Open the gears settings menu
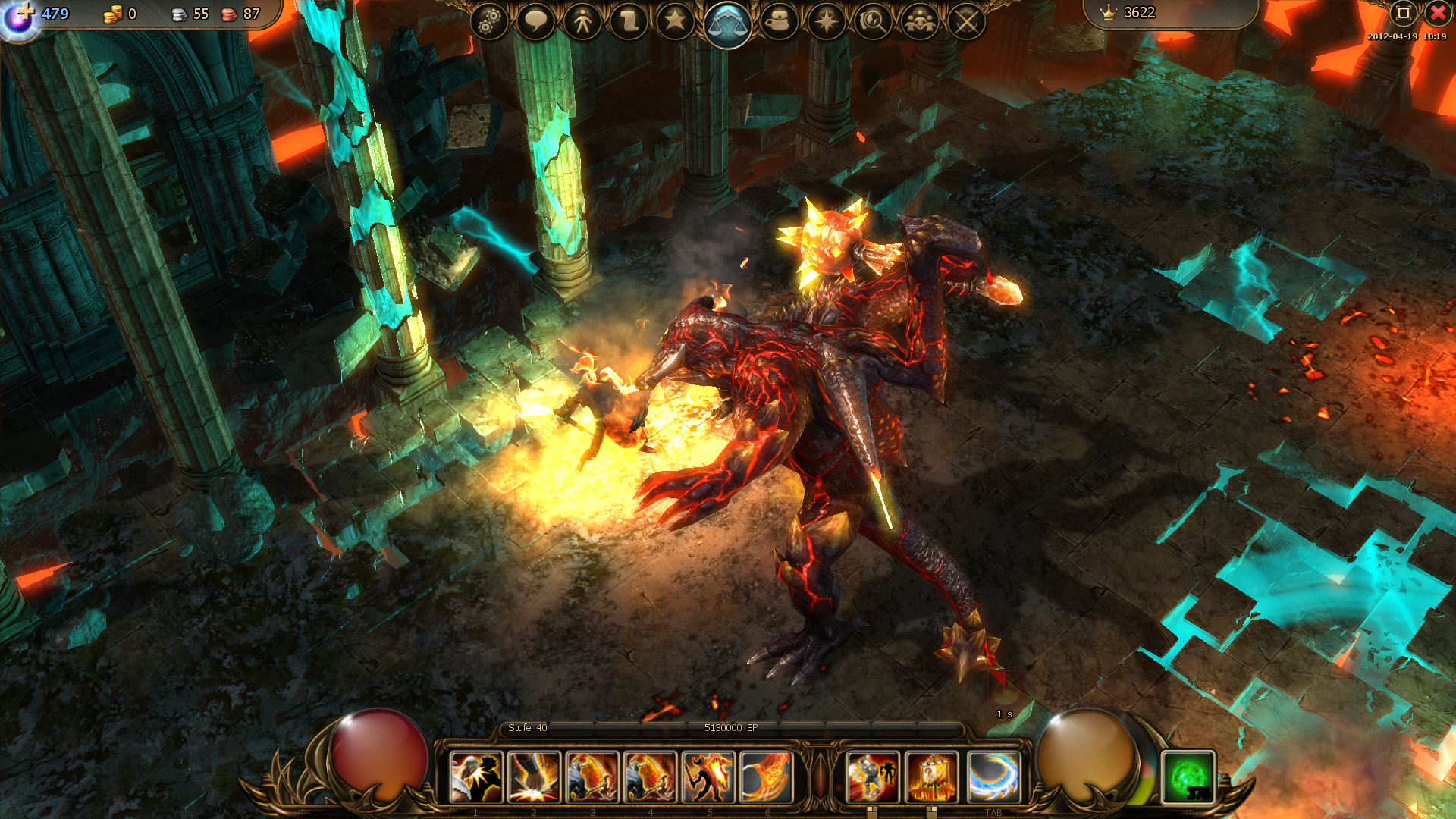 point(489,21)
